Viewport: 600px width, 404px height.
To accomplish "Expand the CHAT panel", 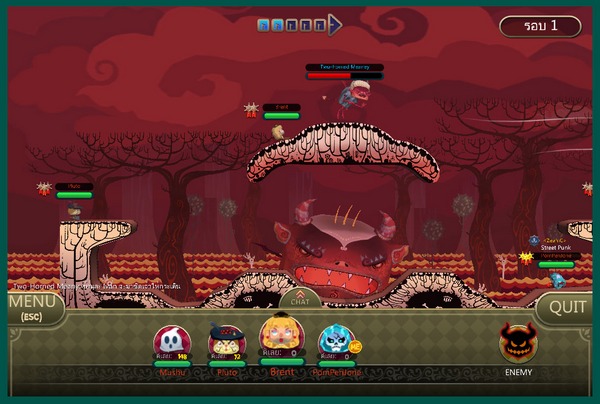I will coord(300,298).
